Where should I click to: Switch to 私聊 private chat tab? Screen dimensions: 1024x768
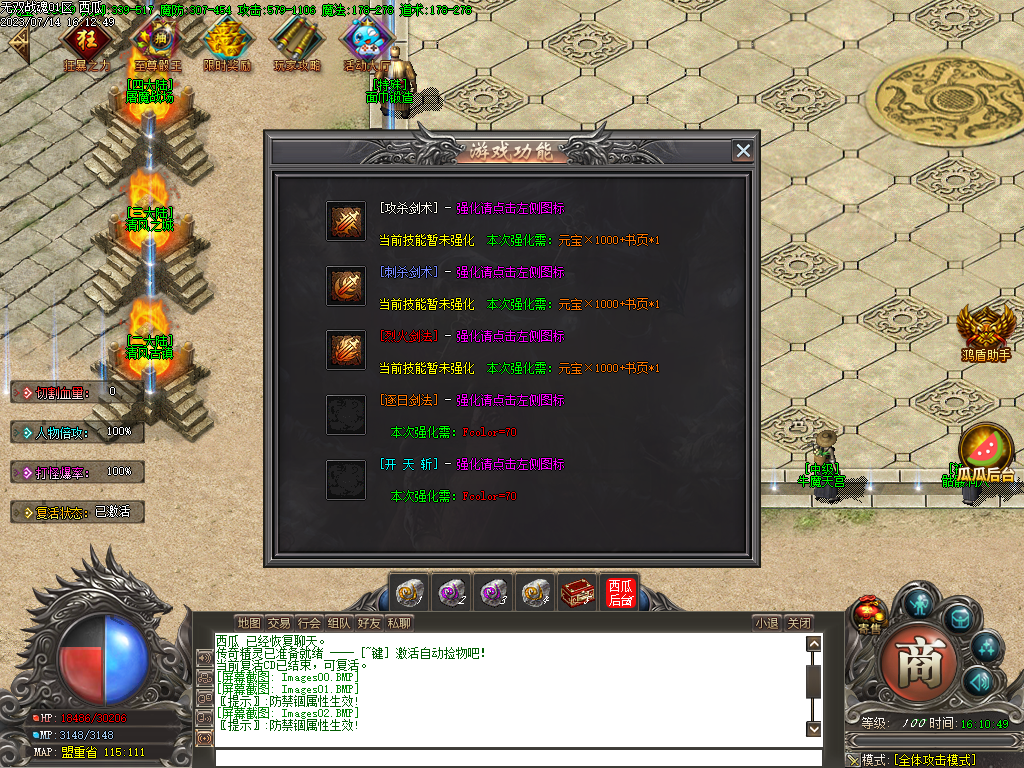[399, 623]
